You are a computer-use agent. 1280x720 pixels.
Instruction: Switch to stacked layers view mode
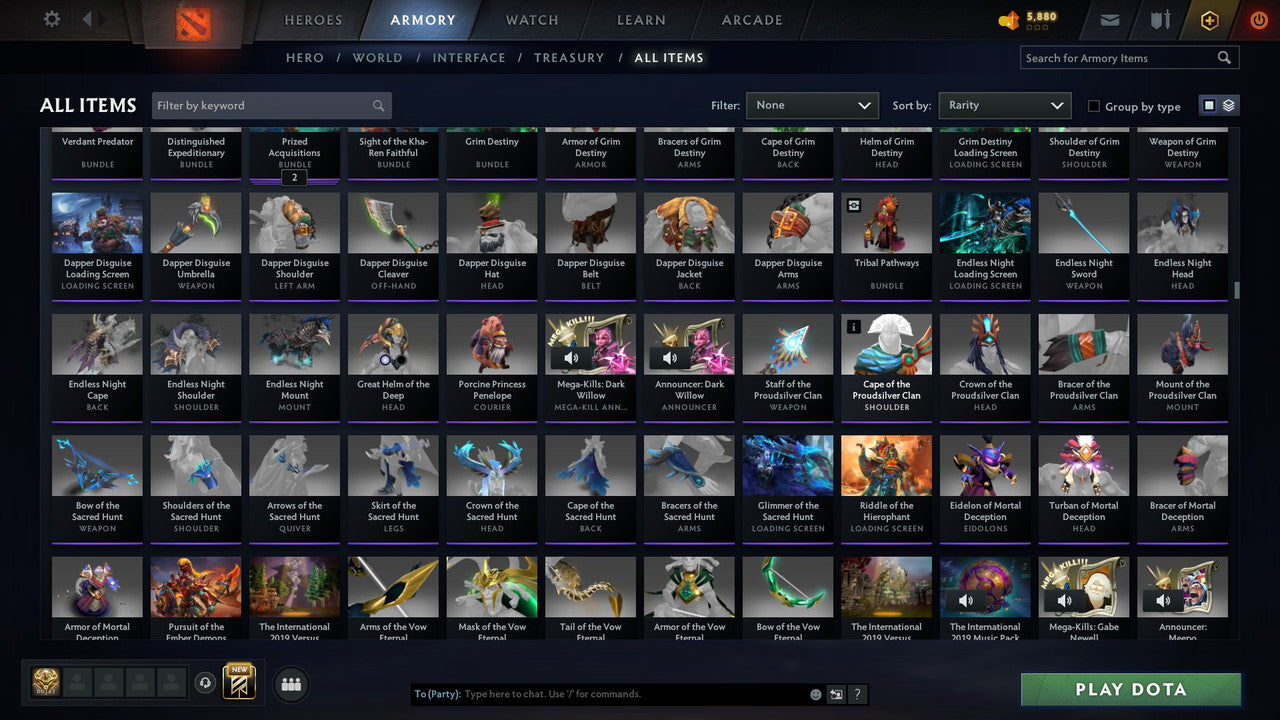1229,104
